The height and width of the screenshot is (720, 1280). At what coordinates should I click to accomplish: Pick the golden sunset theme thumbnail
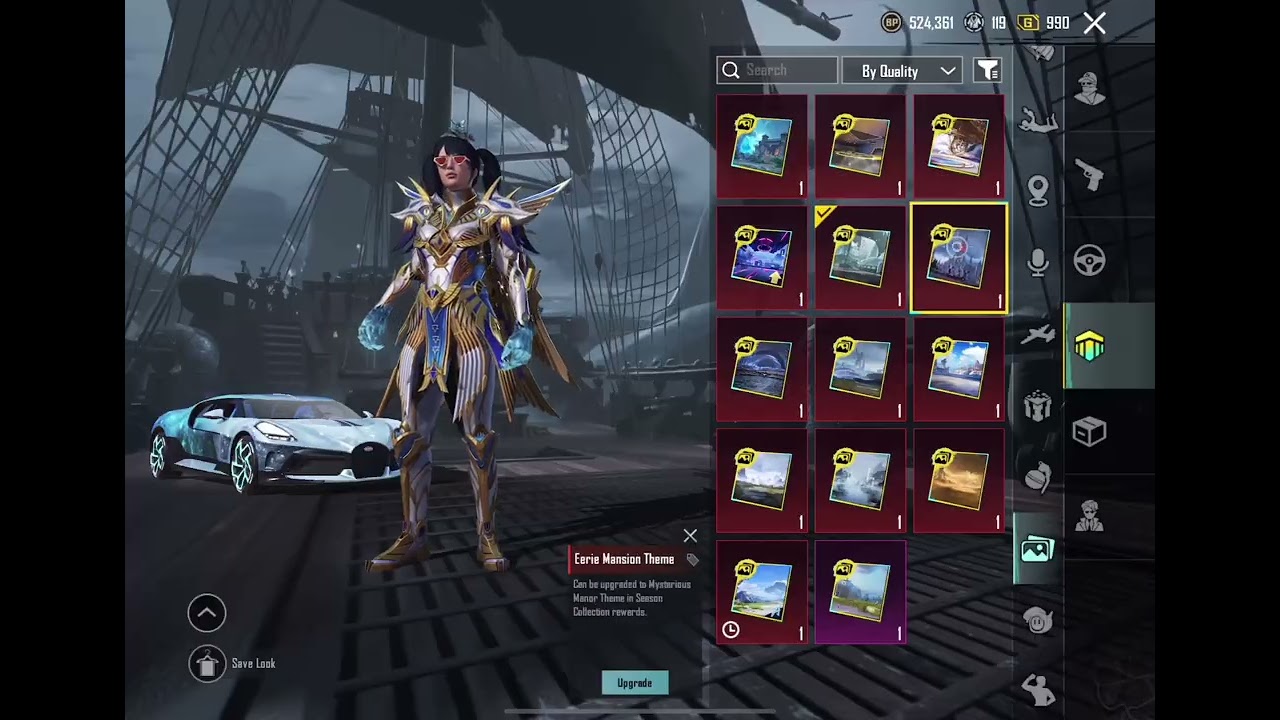click(x=958, y=480)
